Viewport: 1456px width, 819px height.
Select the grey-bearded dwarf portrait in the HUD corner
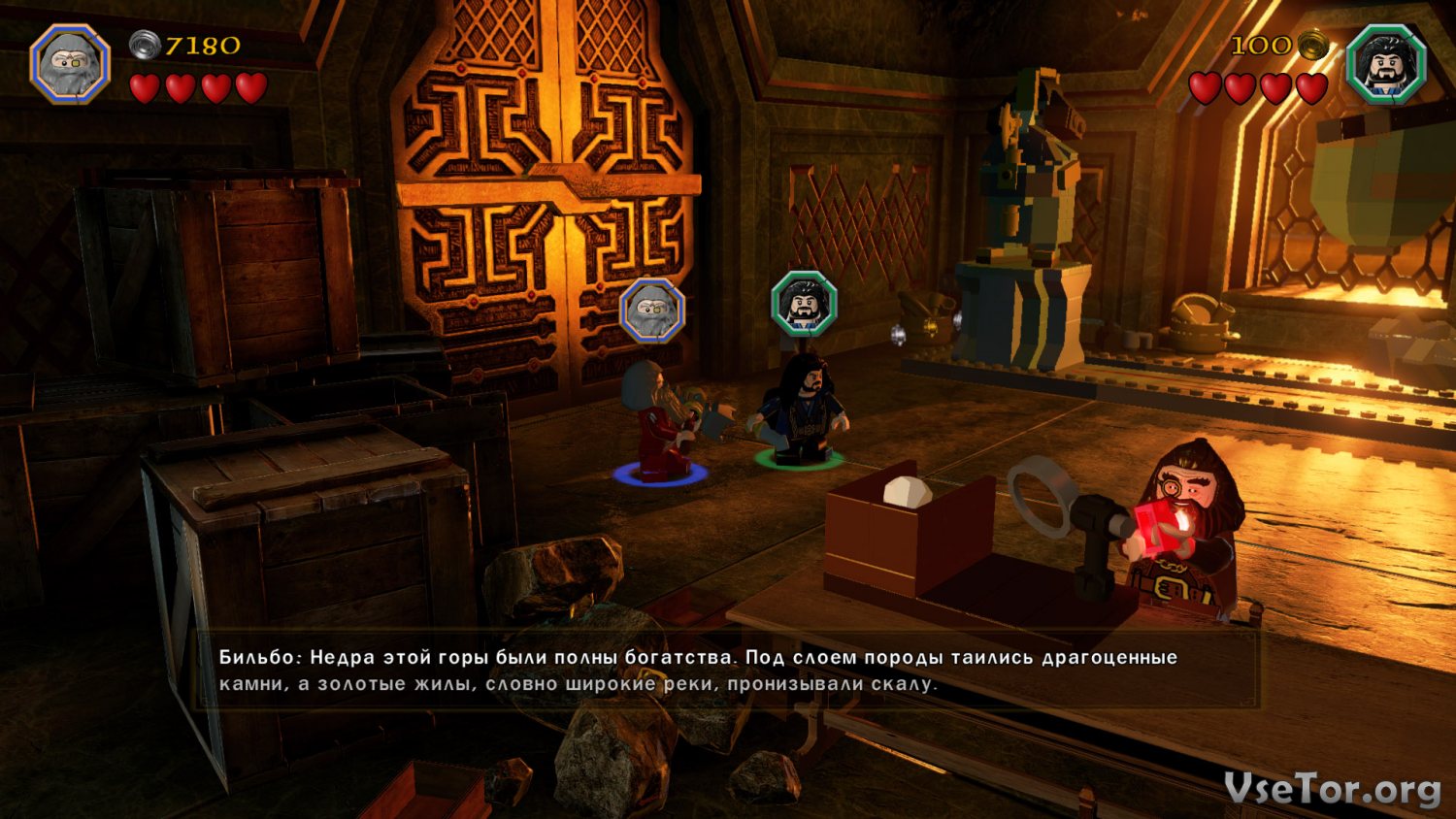coord(70,64)
